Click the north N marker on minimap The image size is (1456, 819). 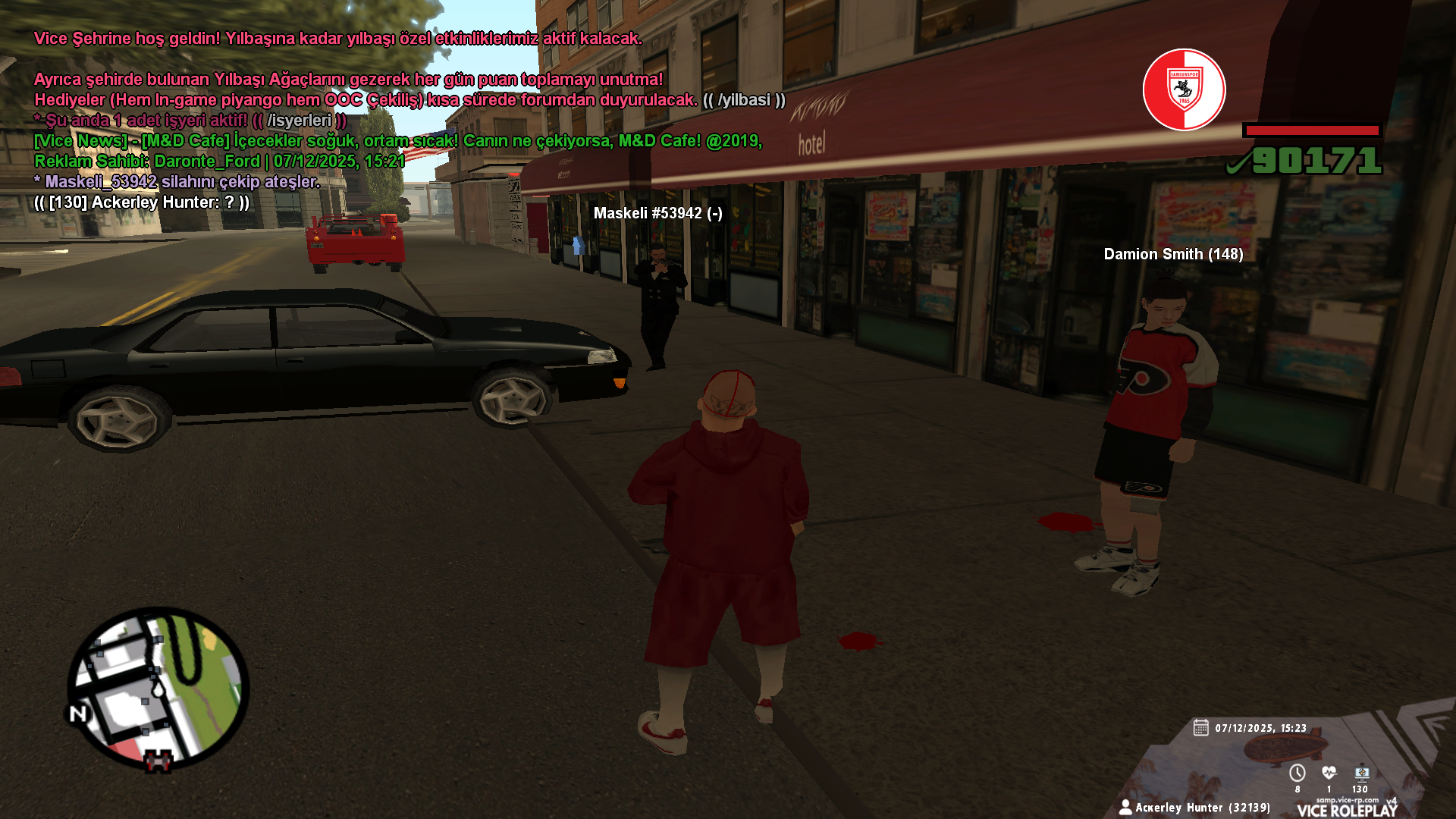(x=79, y=714)
